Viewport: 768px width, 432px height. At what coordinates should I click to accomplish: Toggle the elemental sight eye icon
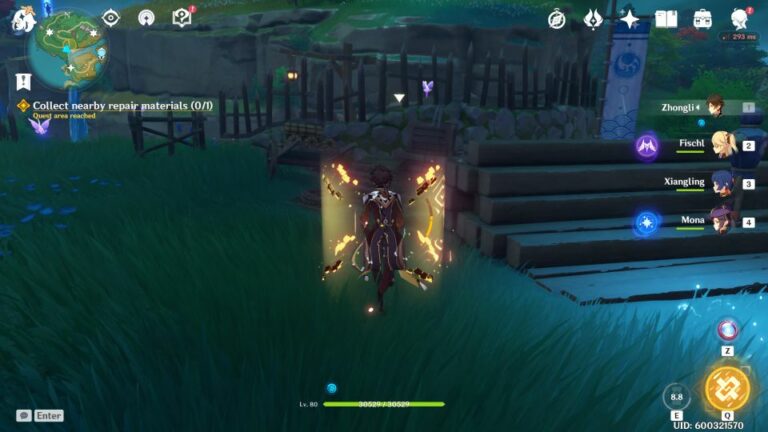[x=110, y=18]
